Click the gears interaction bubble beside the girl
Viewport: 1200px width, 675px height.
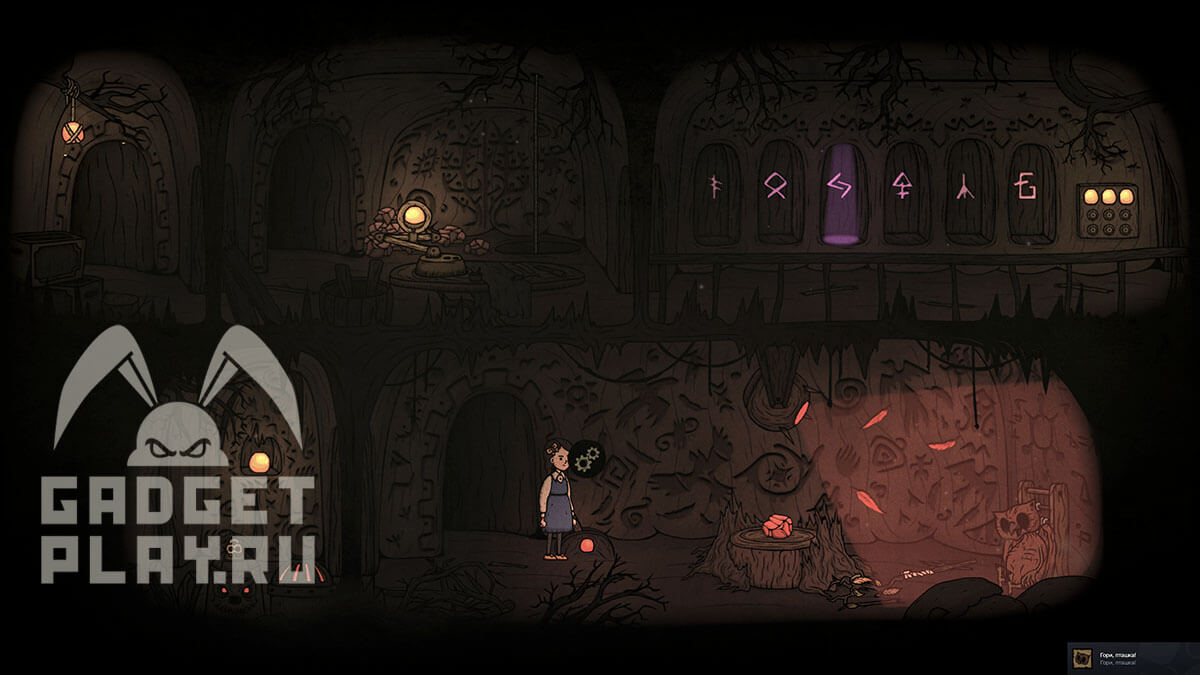[587, 460]
